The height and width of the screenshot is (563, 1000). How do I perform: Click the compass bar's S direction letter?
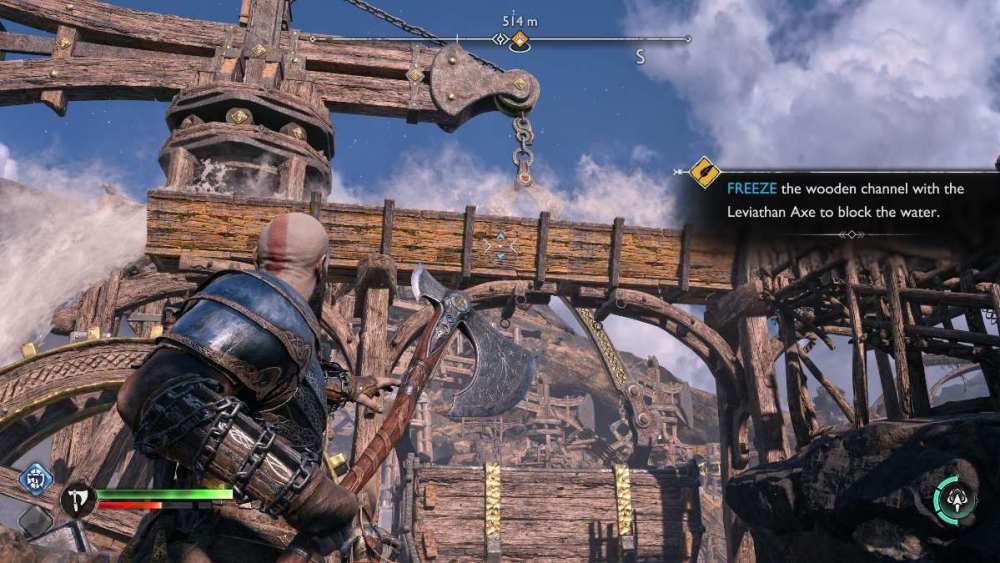pyautogui.click(x=640, y=58)
